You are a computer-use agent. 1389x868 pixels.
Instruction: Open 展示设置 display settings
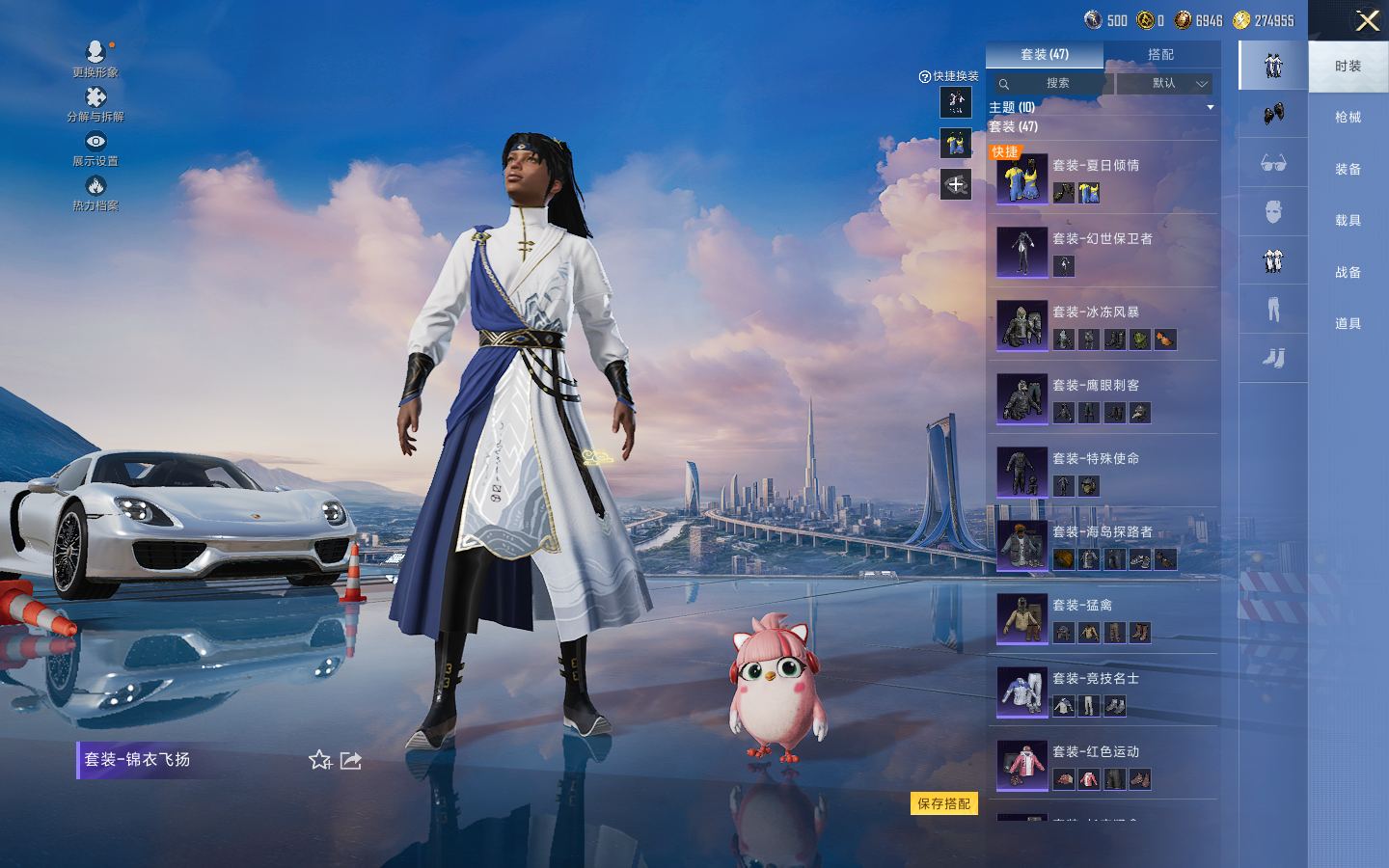(95, 149)
